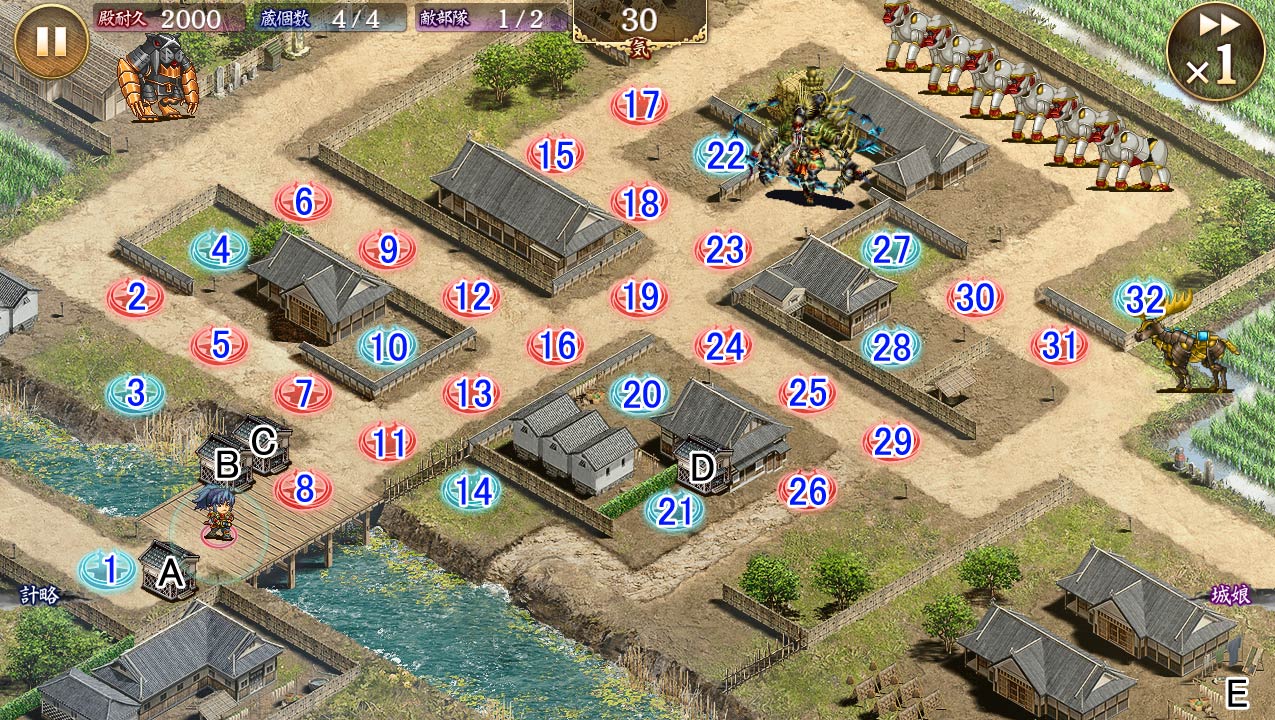Choose red placement tile 24
Viewport: 1275px width, 720px height.
[724, 346]
